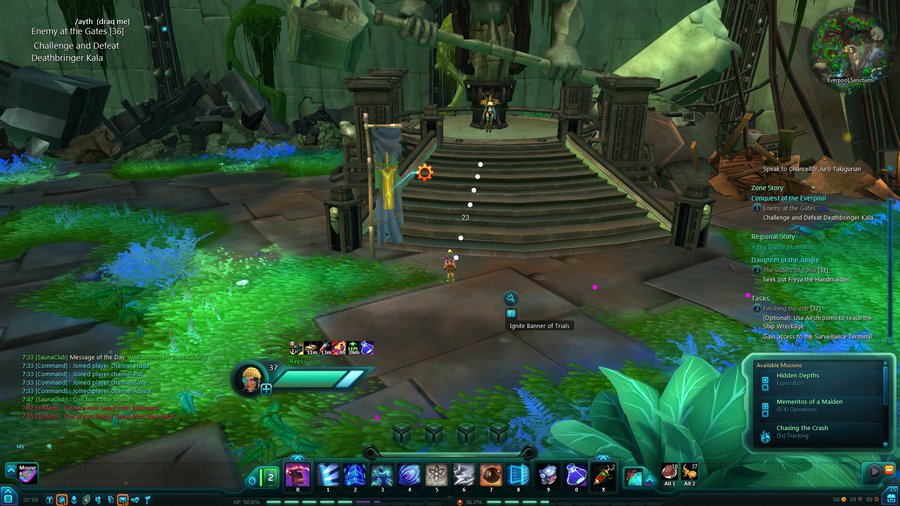Drink the purple potion in slot 0
Viewport: 900px width, 506px height.
(574, 475)
